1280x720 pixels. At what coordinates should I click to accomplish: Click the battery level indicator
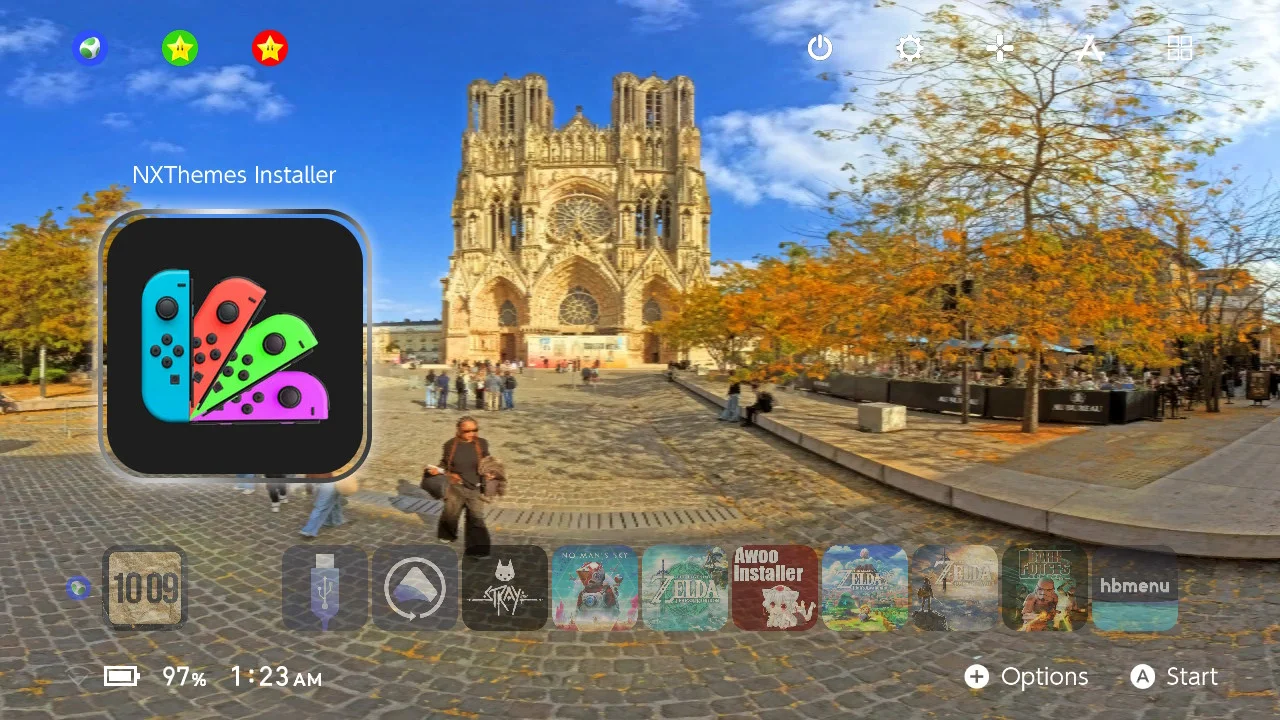pos(122,677)
